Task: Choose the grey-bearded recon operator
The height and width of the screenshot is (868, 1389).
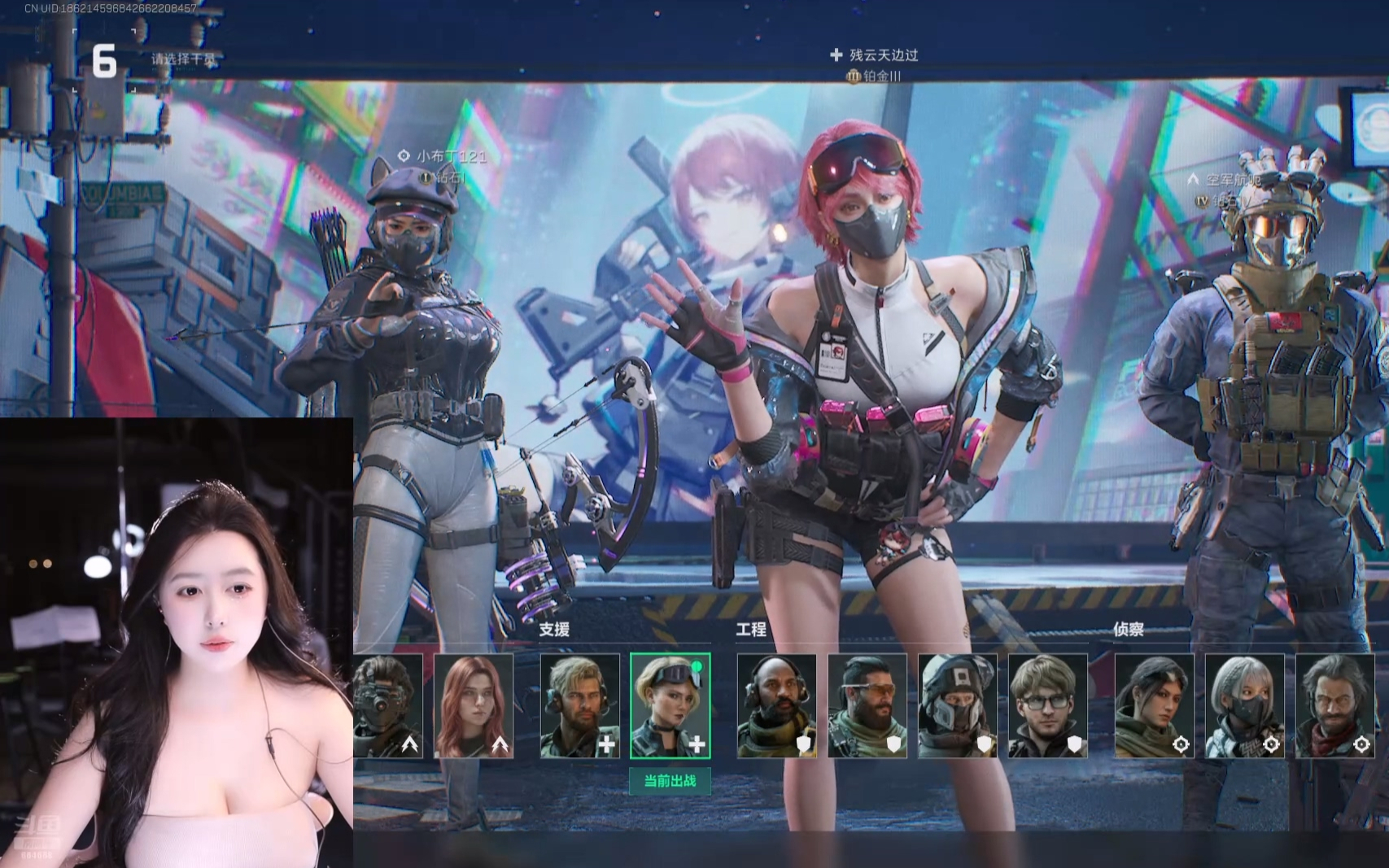Action: click(1334, 705)
